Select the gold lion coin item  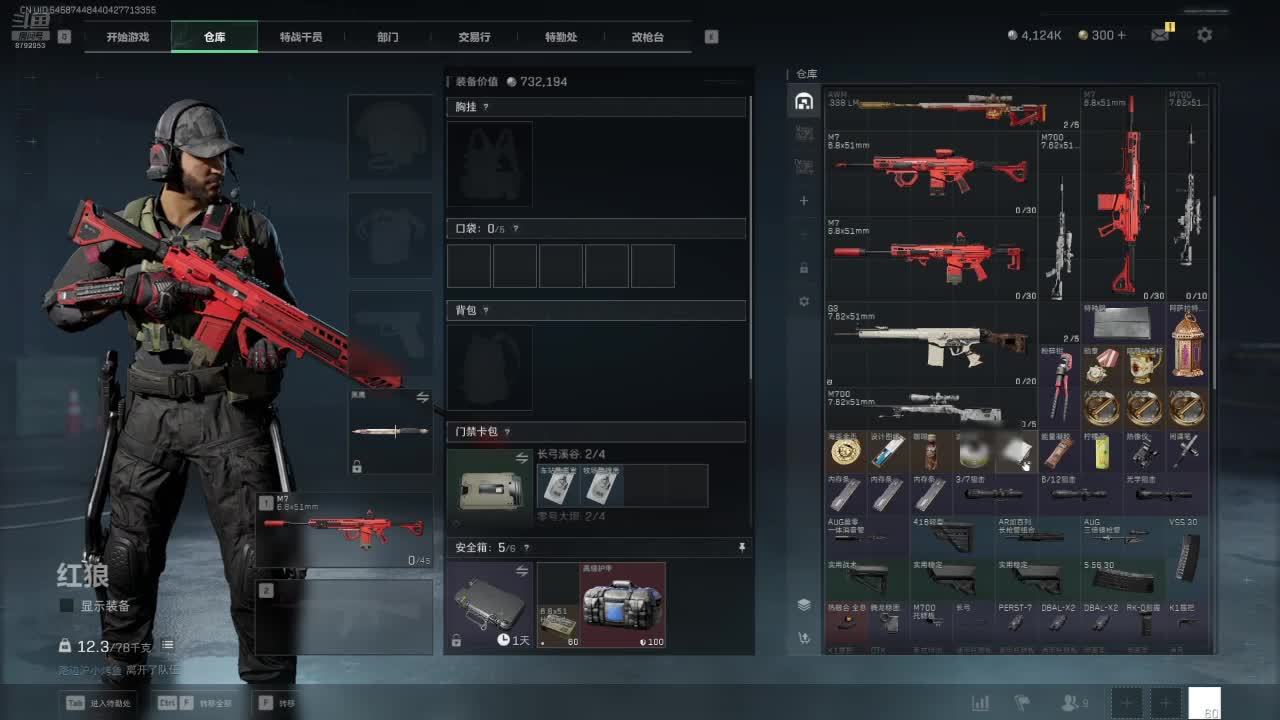(x=845, y=452)
